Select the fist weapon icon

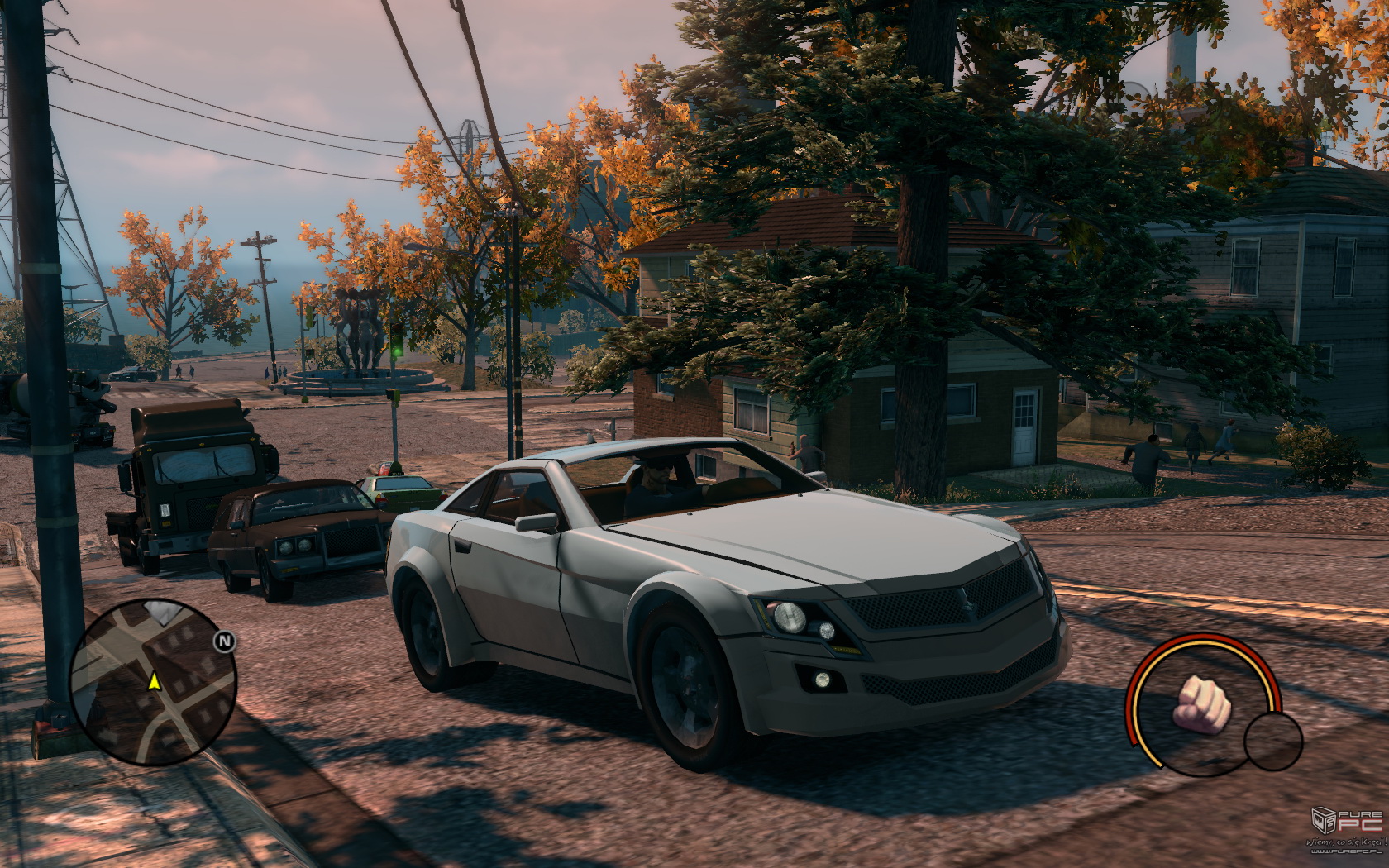1202,703
